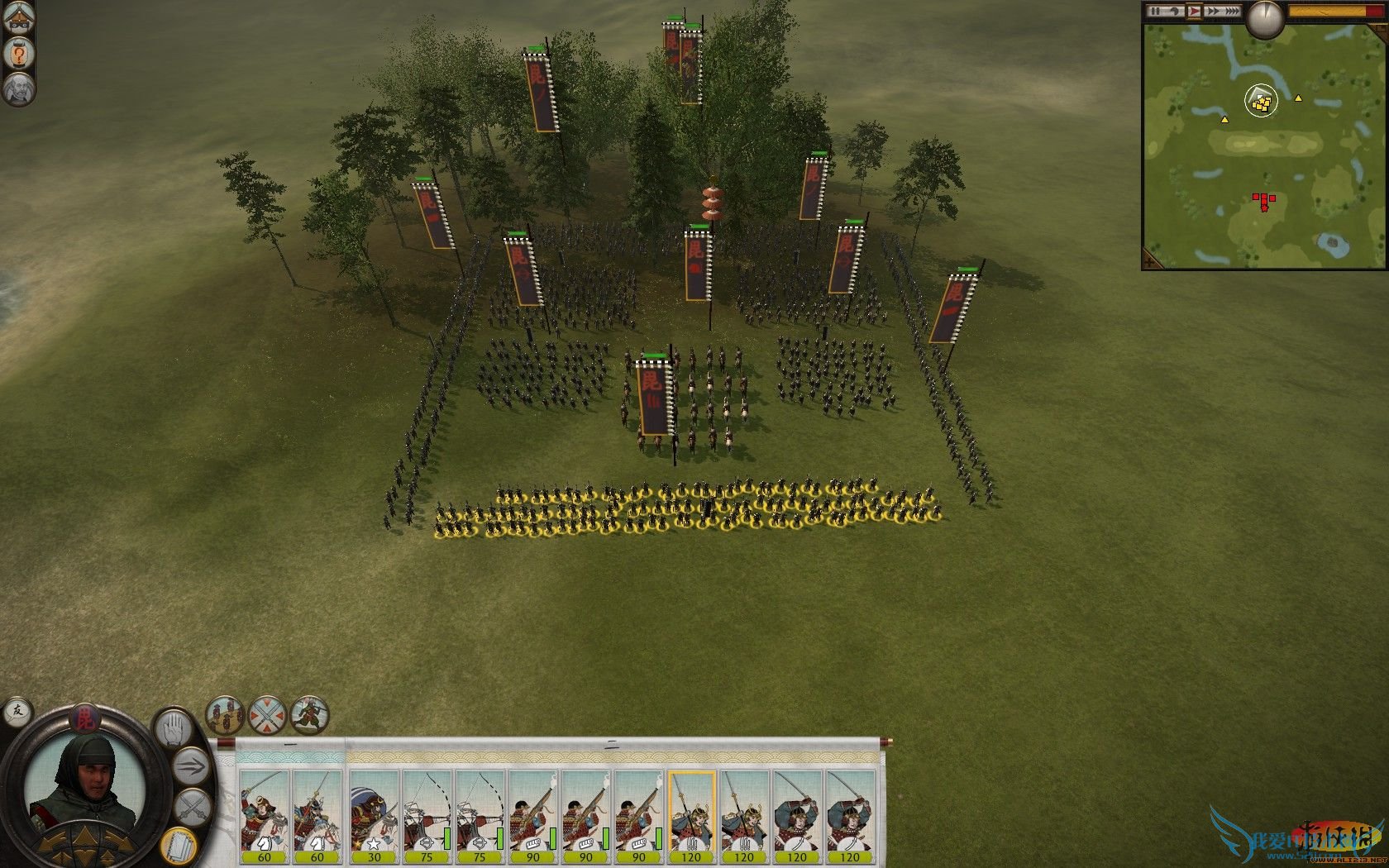Set battle speed to slow motion
The height and width of the screenshot is (868, 1389).
tap(1174, 11)
